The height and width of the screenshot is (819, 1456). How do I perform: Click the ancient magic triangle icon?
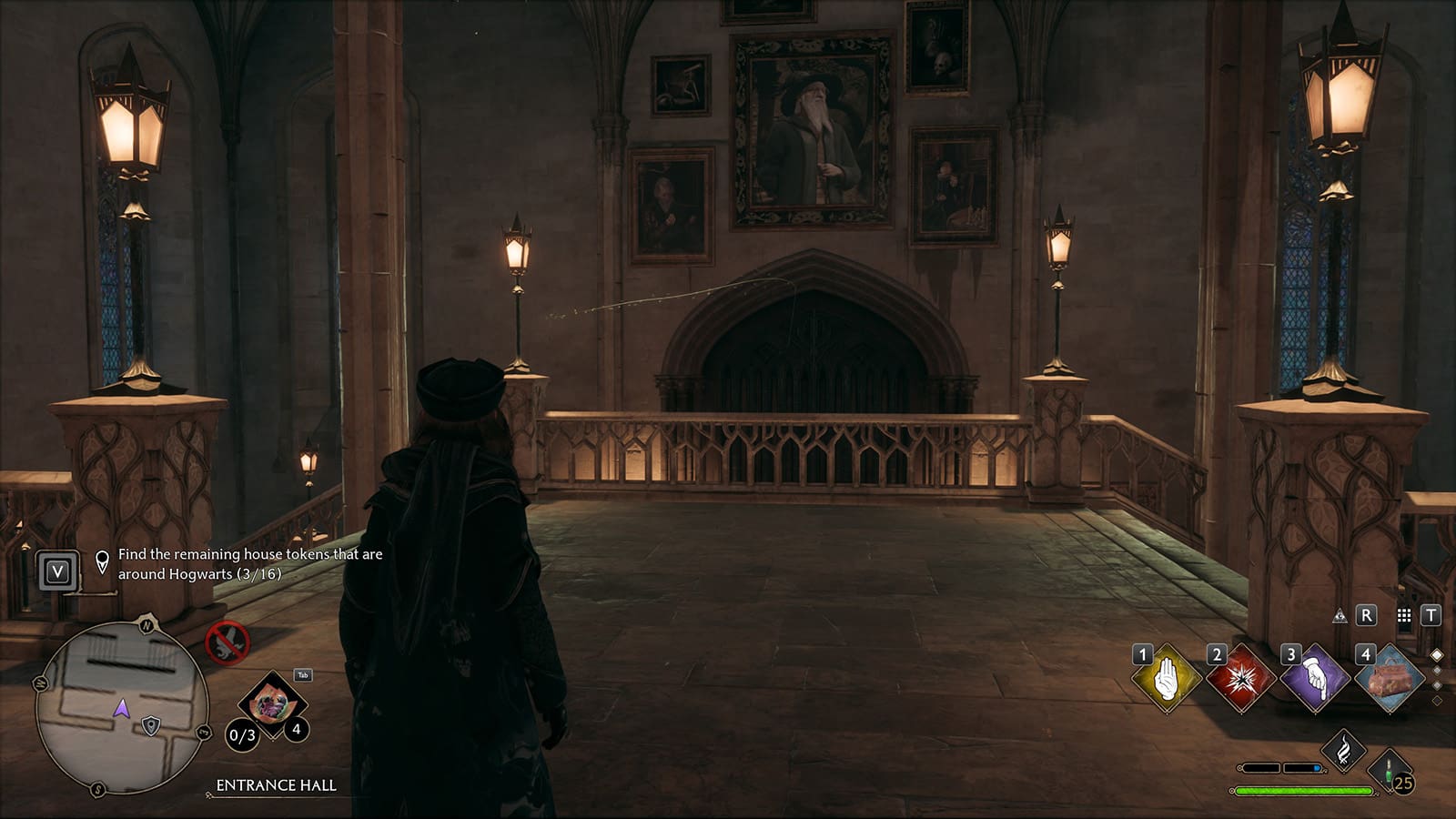click(x=1340, y=617)
